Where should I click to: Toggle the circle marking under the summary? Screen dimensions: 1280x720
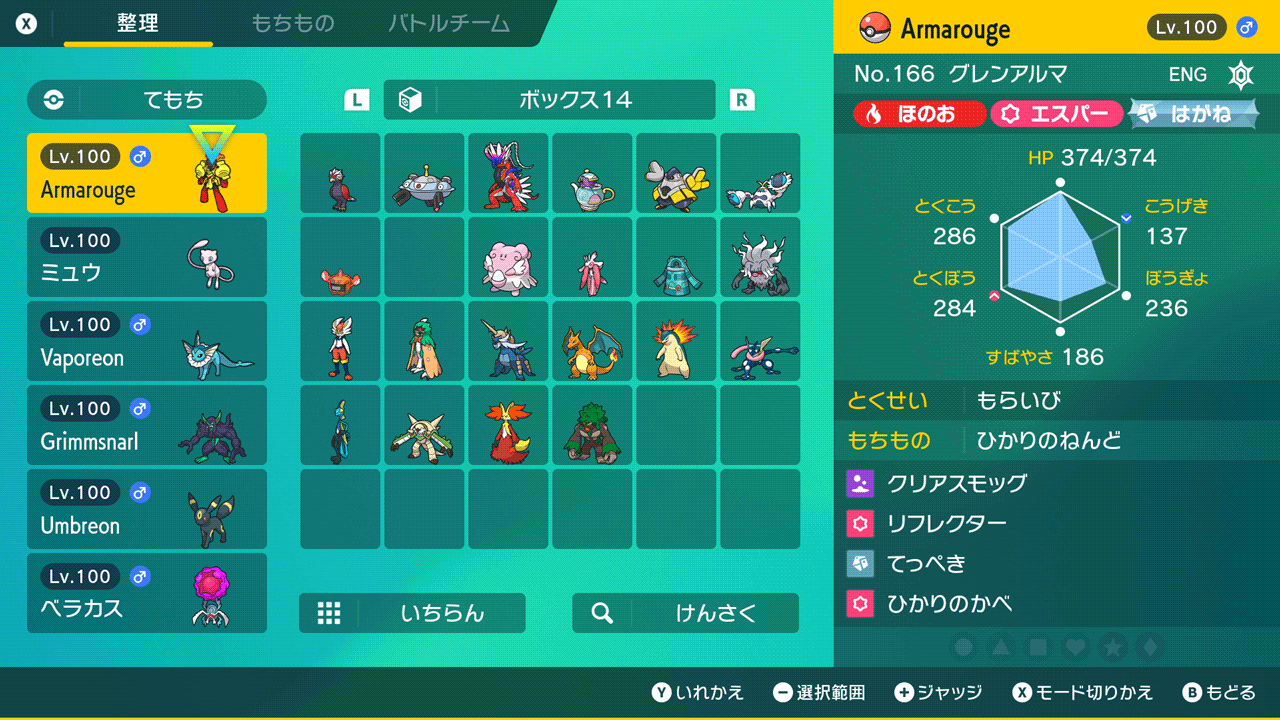coord(963,648)
